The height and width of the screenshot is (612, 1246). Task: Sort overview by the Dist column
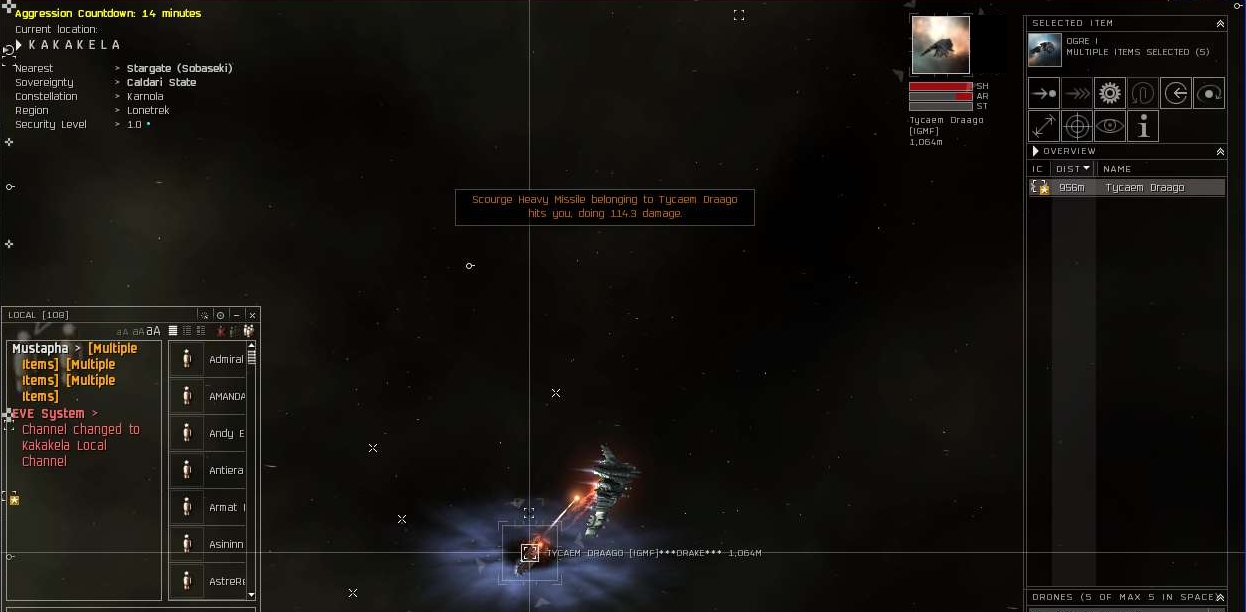pyautogui.click(x=1072, y=169)
